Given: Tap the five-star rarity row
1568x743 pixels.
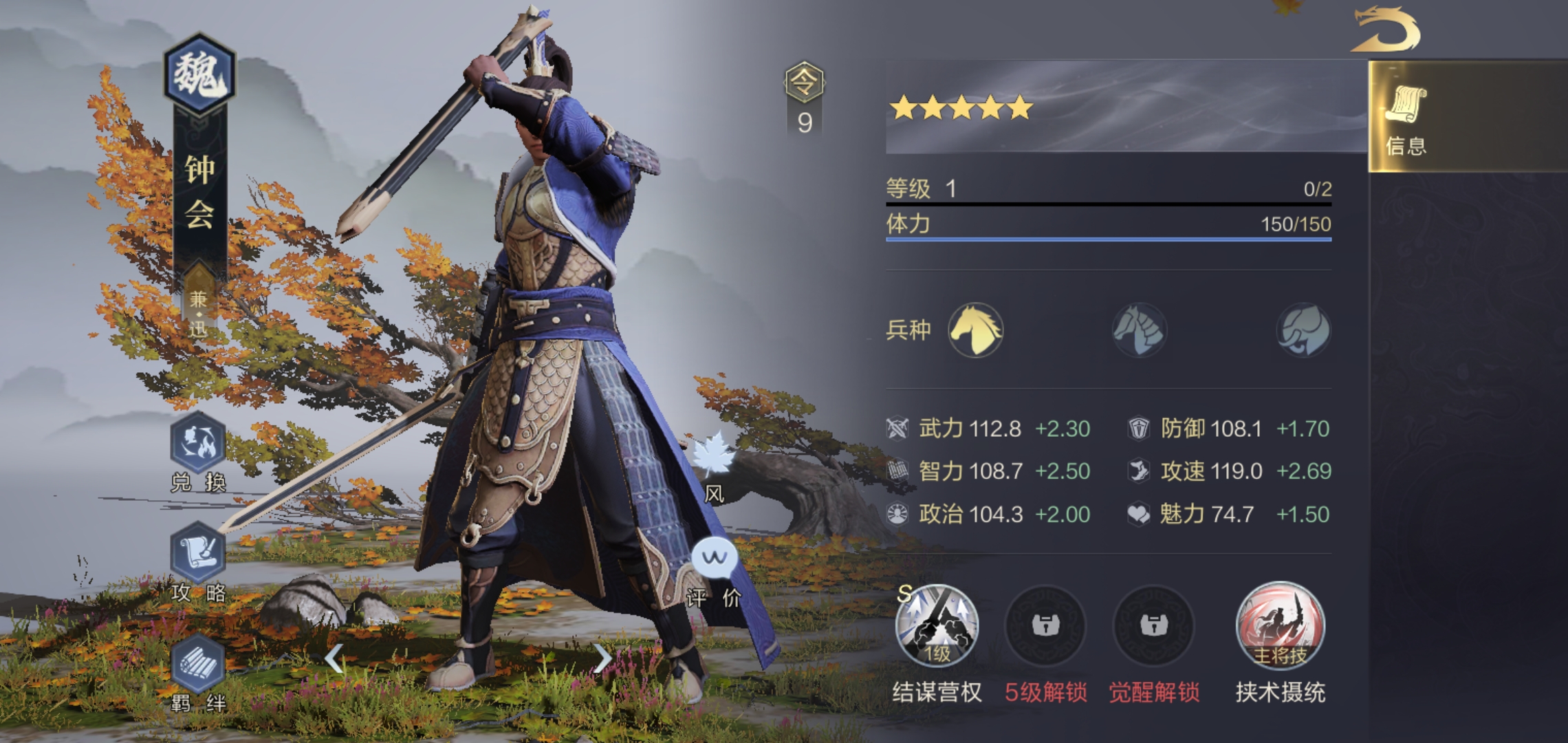Looking at the screenshot, I should pyautogui.click(x=961, y=108).
